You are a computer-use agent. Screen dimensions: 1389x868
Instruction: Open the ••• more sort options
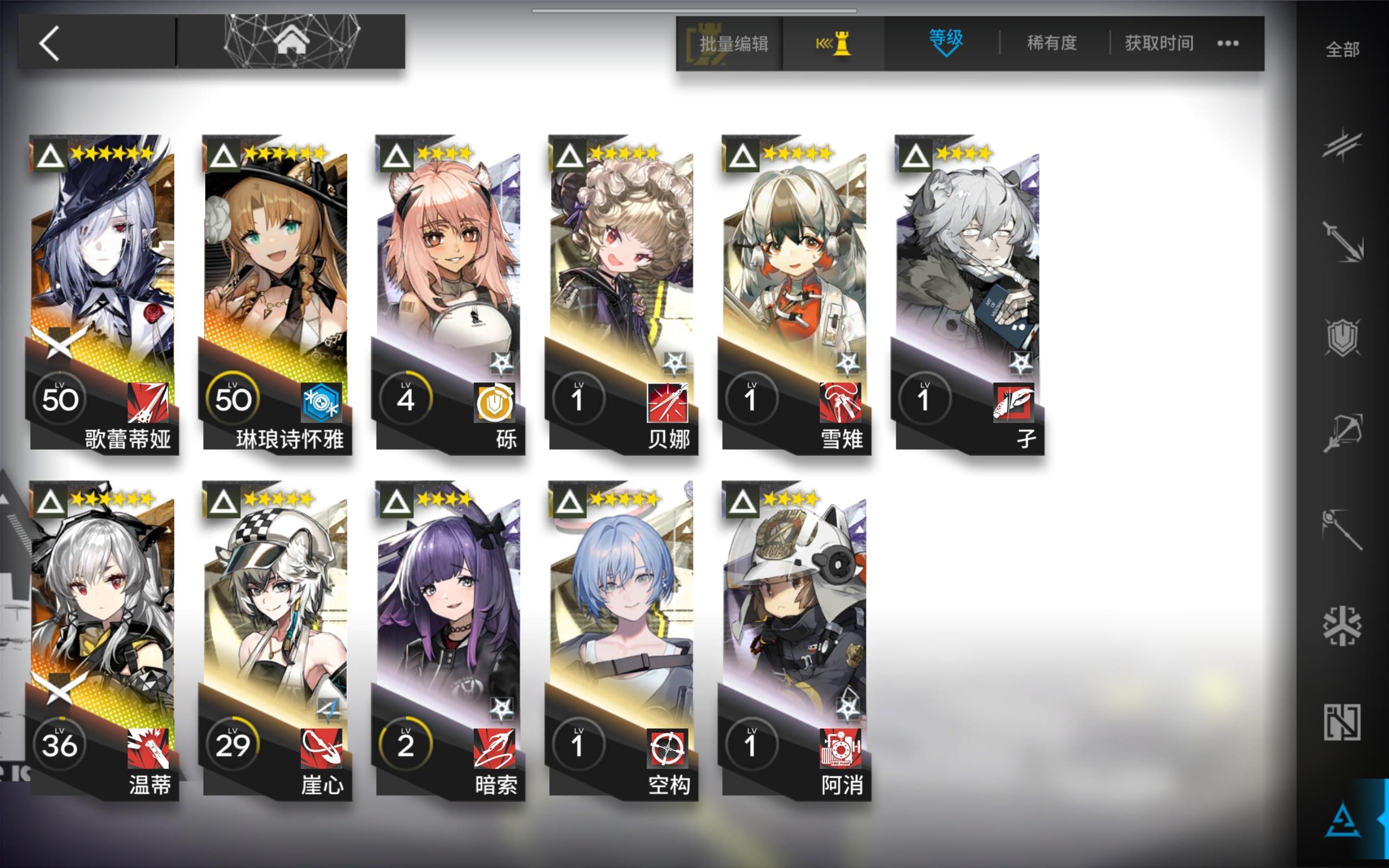point(1228,42)
